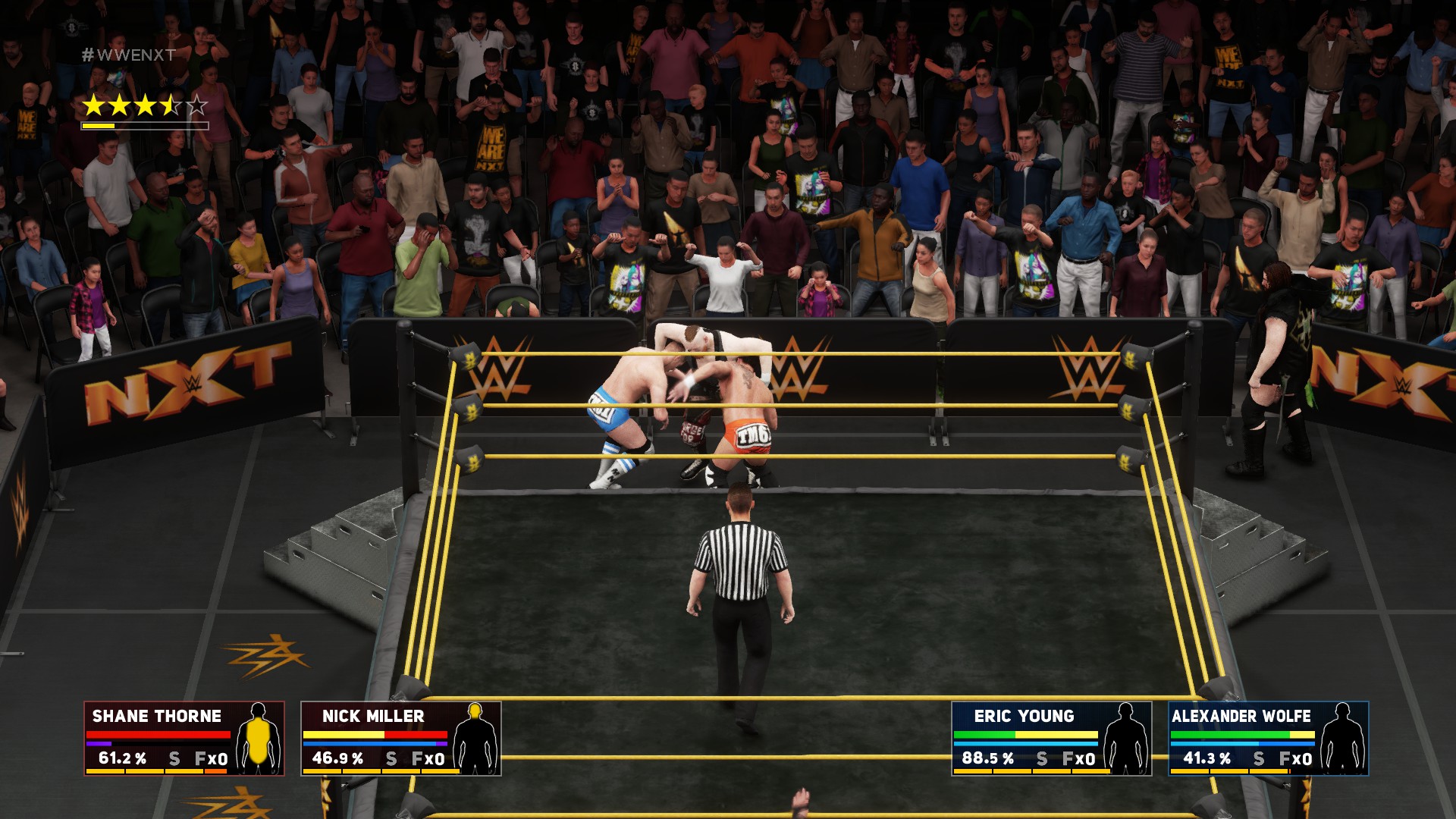The height and width of the screenshot is (819, 1456).
Task: Click Shane Thorne's body damage silhouette
Action: pos(259,738)
